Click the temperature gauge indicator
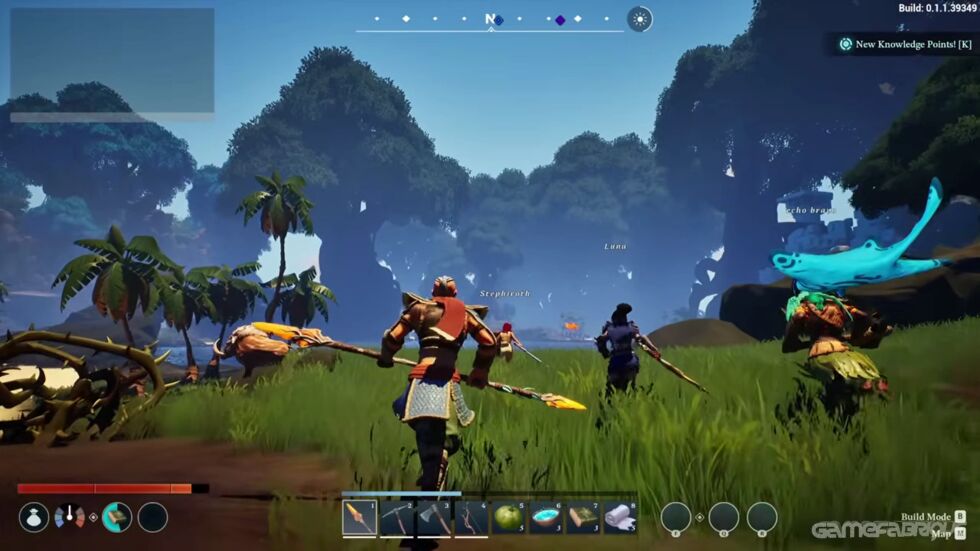Screen dimensions: 980x551 69,517
